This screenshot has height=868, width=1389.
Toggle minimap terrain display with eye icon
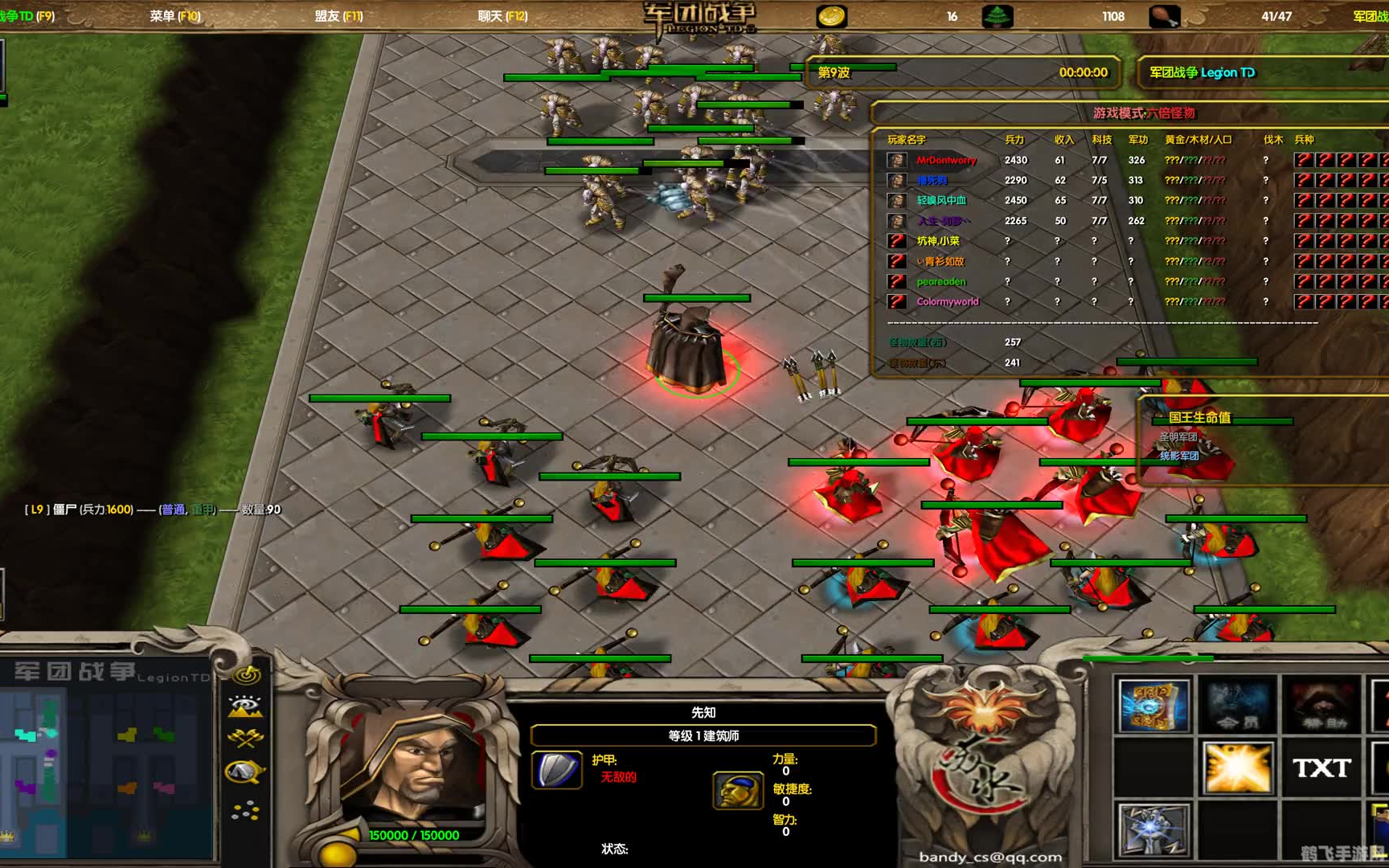246,706
